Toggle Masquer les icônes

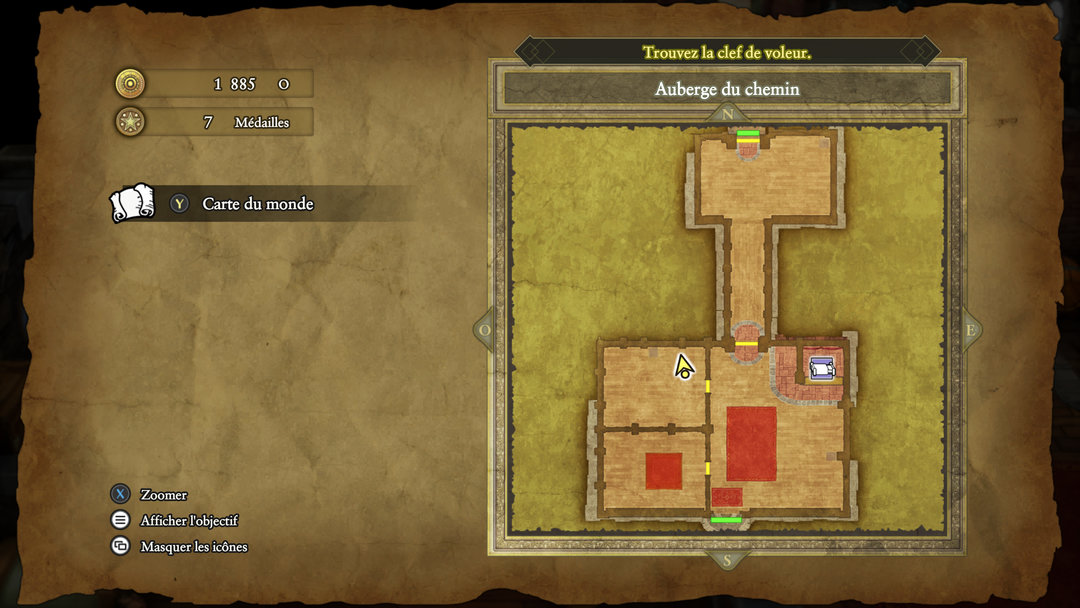pos(193,547)
